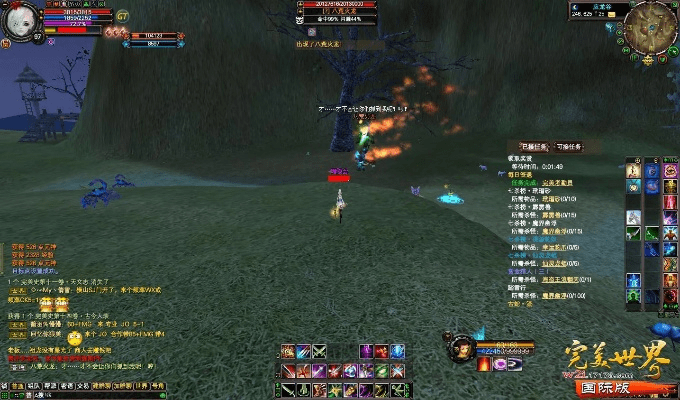Select the 世界 world chat channel tab
The height and width of the screenshot is (400, 680).
[x=141, y=384]
